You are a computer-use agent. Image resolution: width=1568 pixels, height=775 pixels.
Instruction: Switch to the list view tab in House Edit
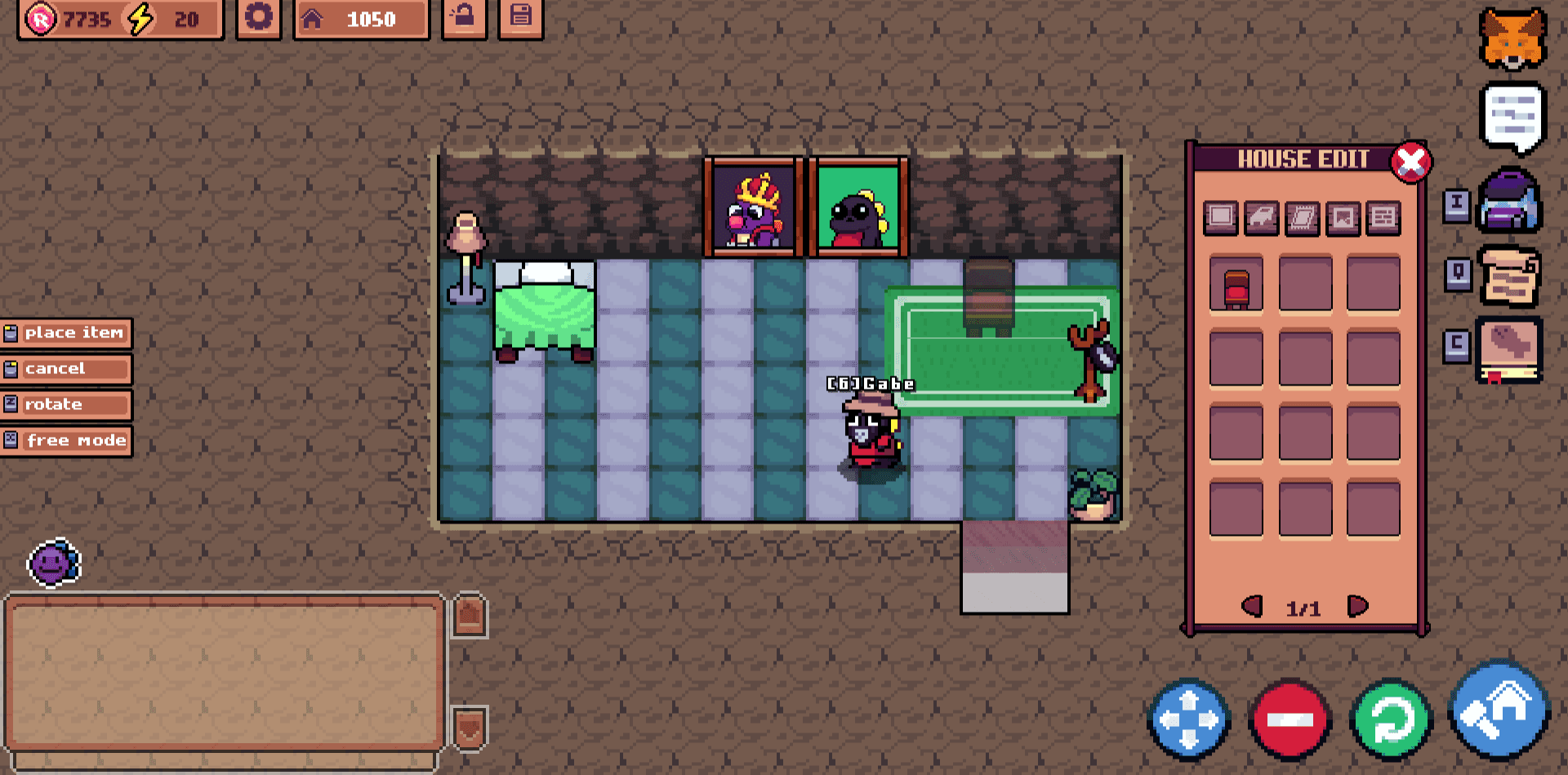[1384, 218]
